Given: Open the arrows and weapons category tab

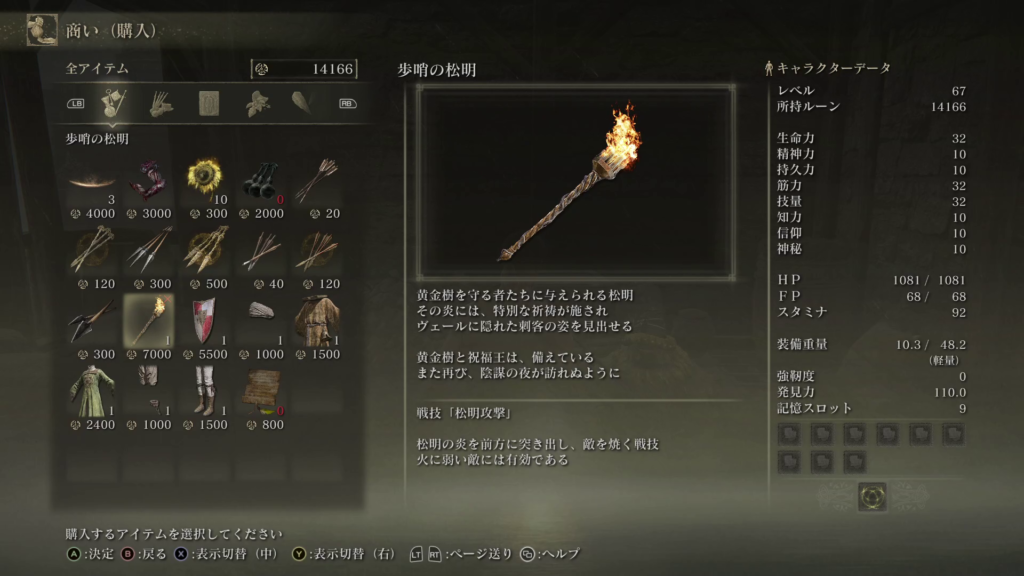Looking at the screenshot, I should 160,102.
